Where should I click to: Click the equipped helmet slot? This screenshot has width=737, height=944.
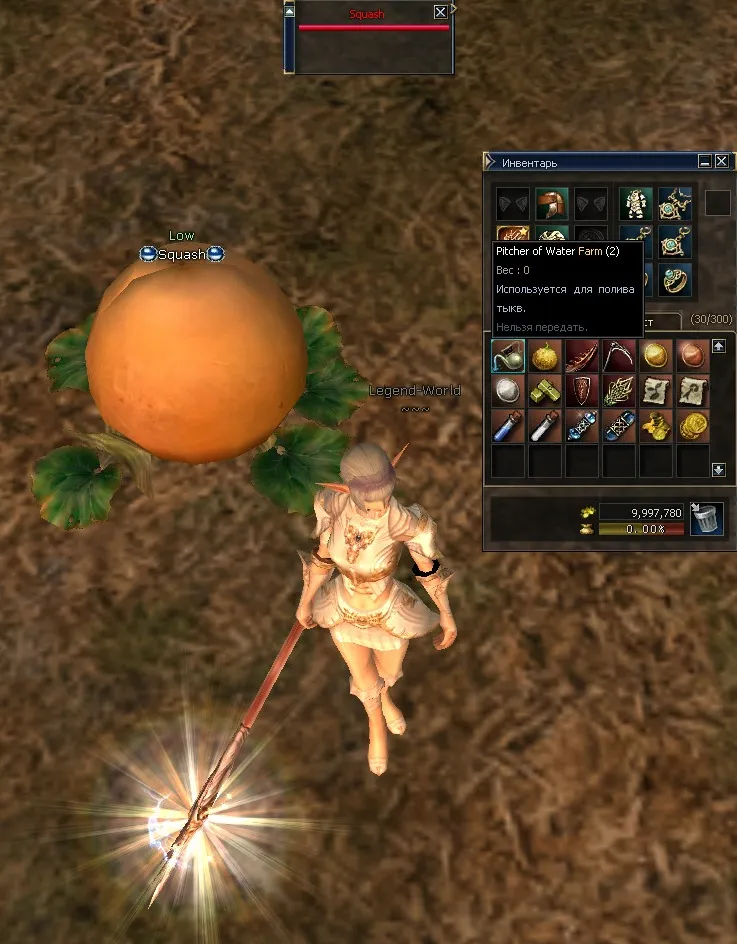552,204
